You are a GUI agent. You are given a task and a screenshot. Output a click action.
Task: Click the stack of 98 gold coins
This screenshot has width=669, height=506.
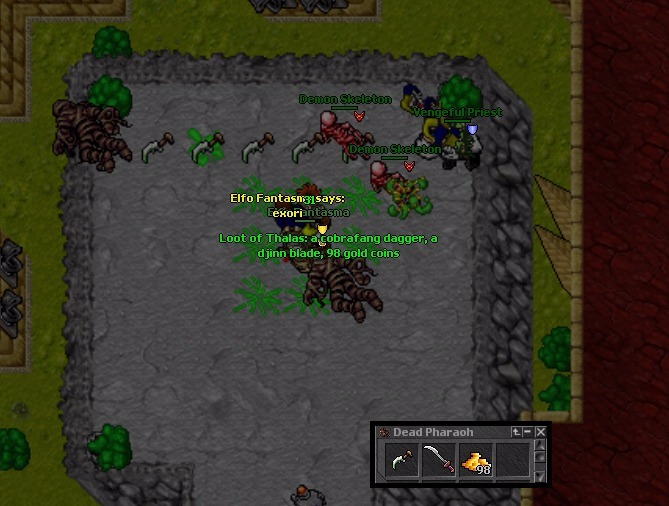[x=475, y=461]
